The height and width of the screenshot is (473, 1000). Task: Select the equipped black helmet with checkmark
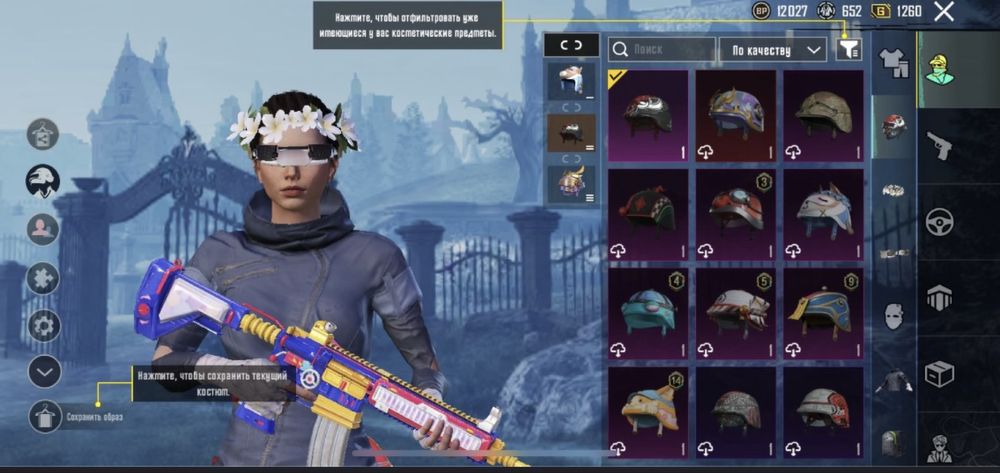click(648, 114)
